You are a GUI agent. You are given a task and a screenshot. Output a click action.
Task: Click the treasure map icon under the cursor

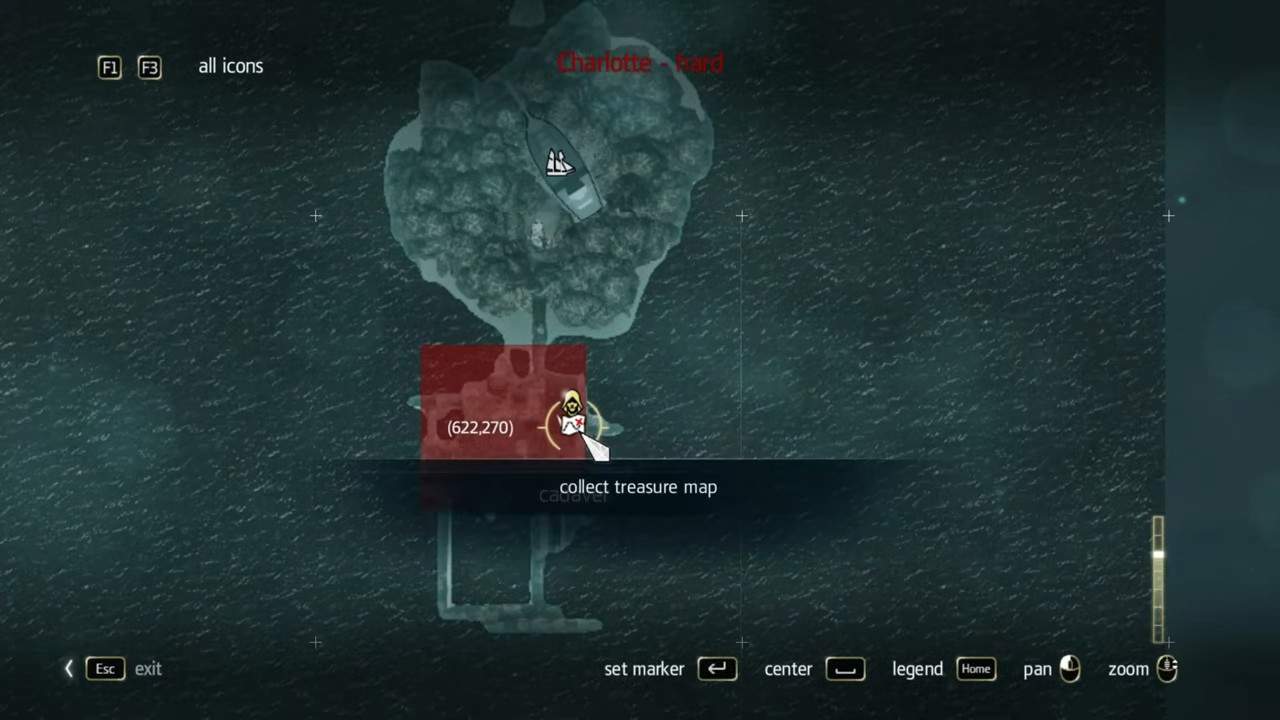click(572, 415)
